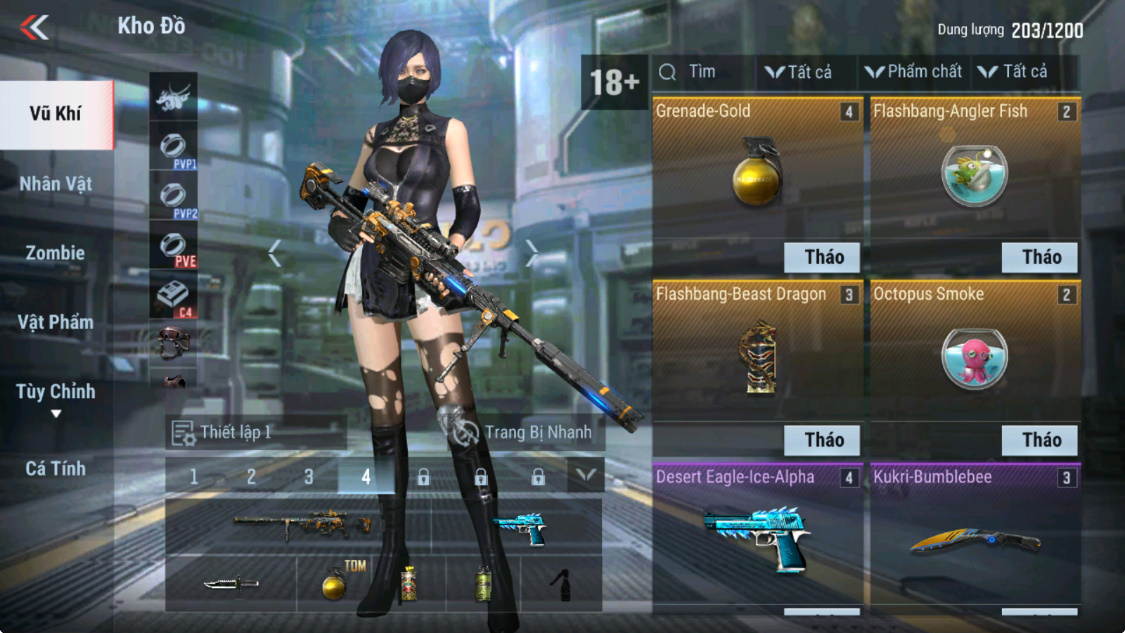Unequip Octopus Smoke with Tháo button
The image size is (1125, 633).
point(1040,440)
